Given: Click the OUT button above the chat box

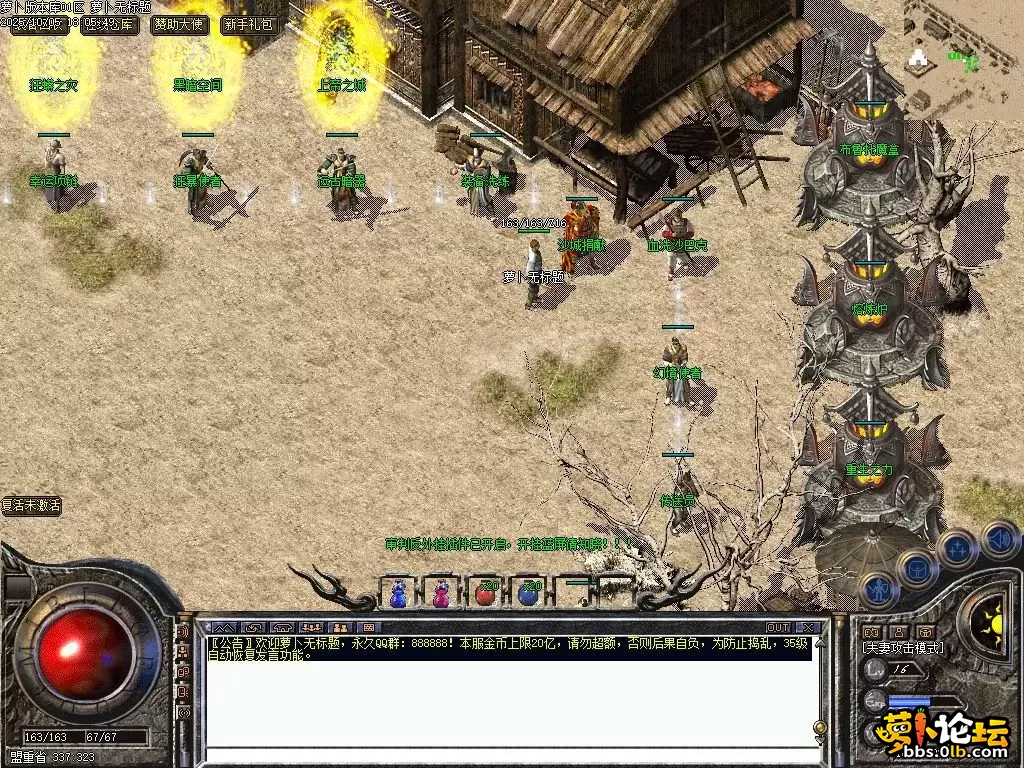Looking at the screenshot, I should coord(778,627).
